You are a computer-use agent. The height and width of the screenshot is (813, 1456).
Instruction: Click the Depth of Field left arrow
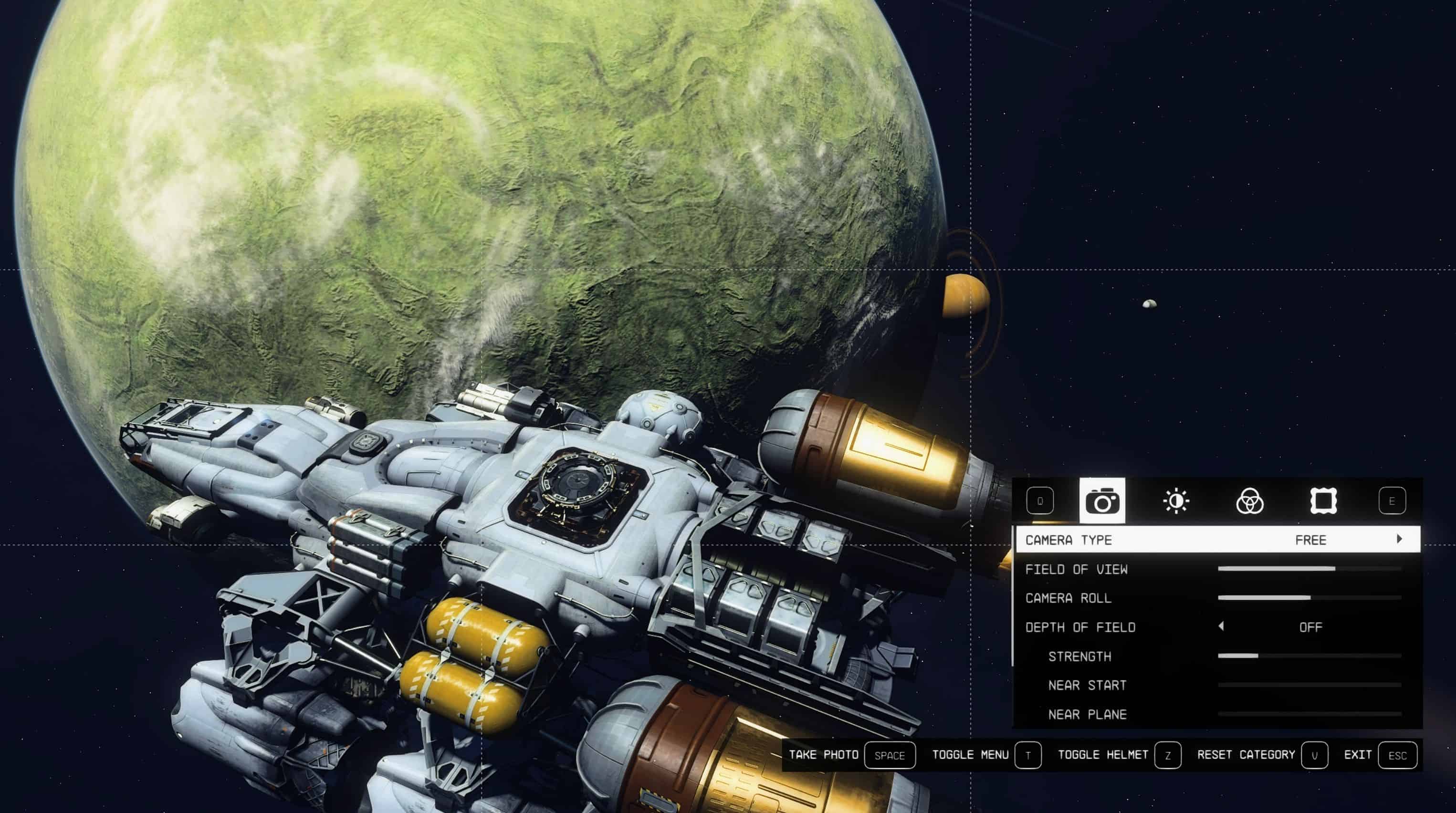tap(1221, 626)
